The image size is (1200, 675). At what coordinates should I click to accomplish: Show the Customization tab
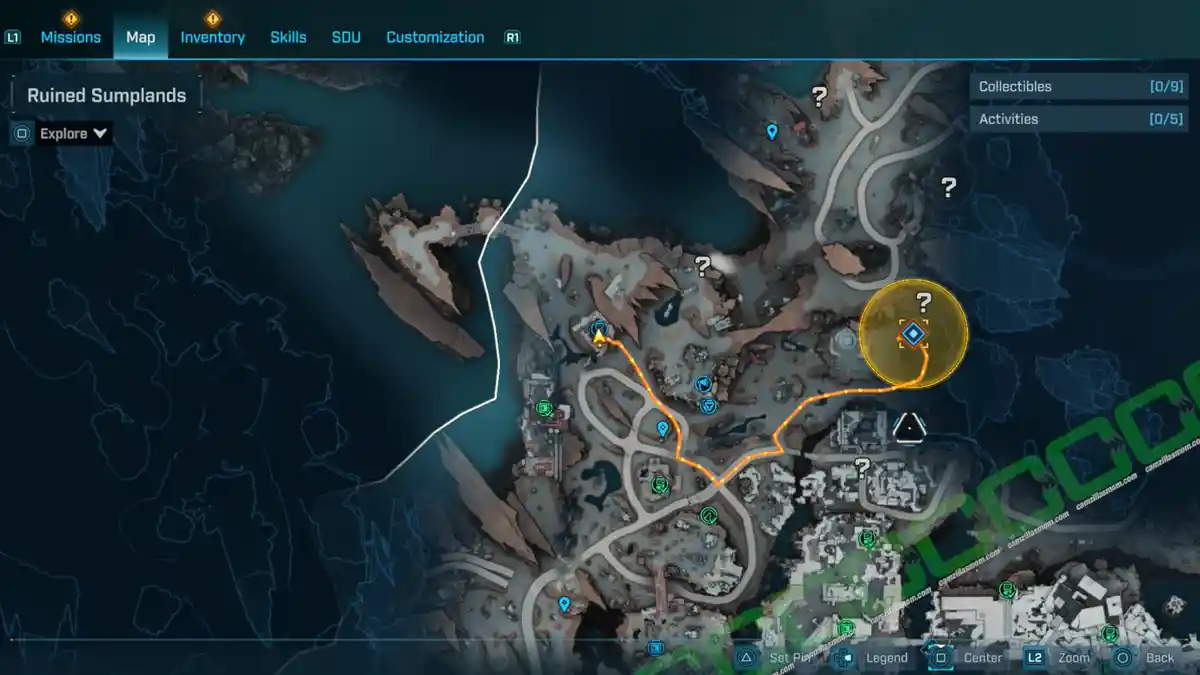(x=435, y=37)
